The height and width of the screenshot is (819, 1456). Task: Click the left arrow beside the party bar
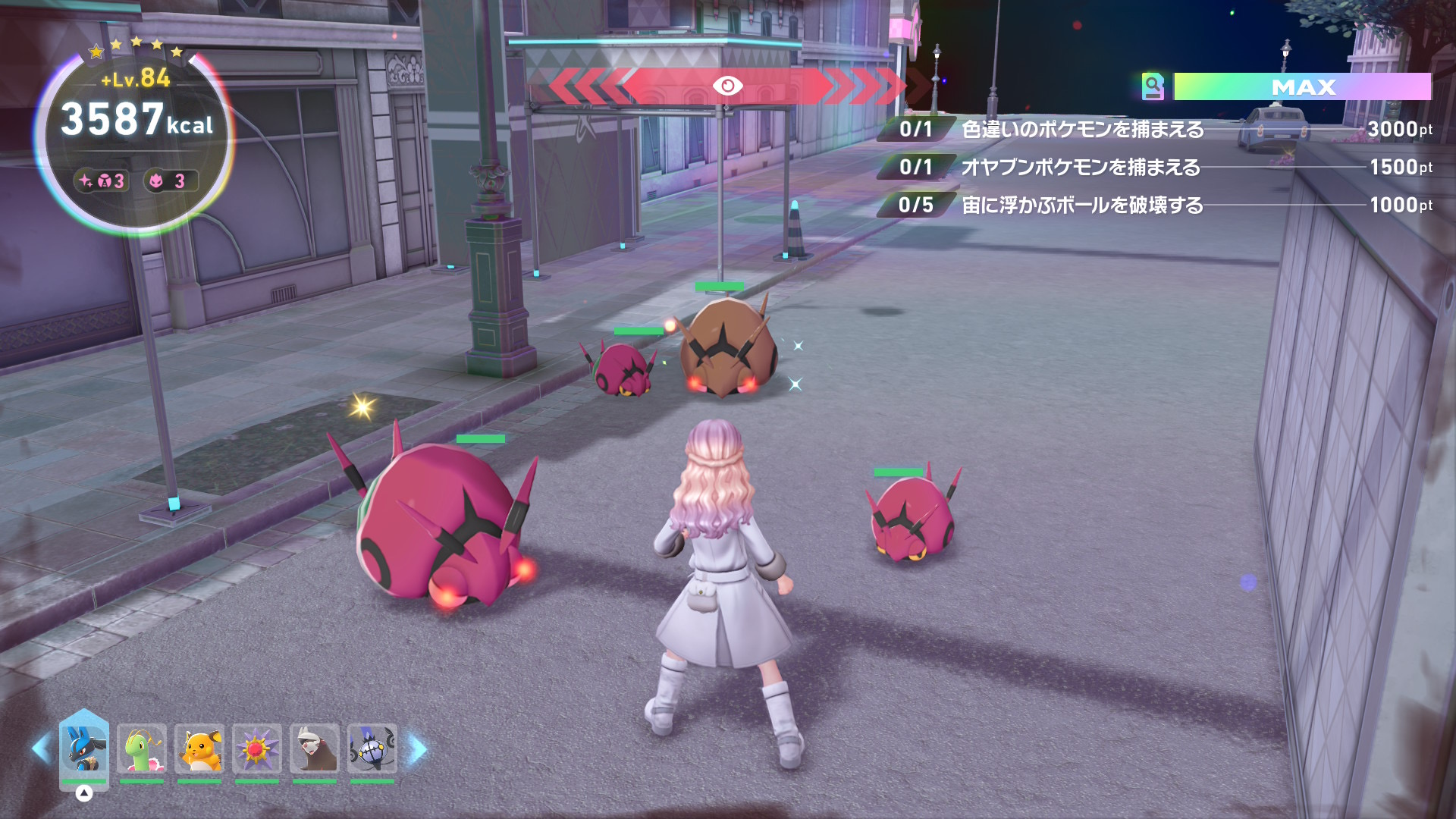(41, 749)
